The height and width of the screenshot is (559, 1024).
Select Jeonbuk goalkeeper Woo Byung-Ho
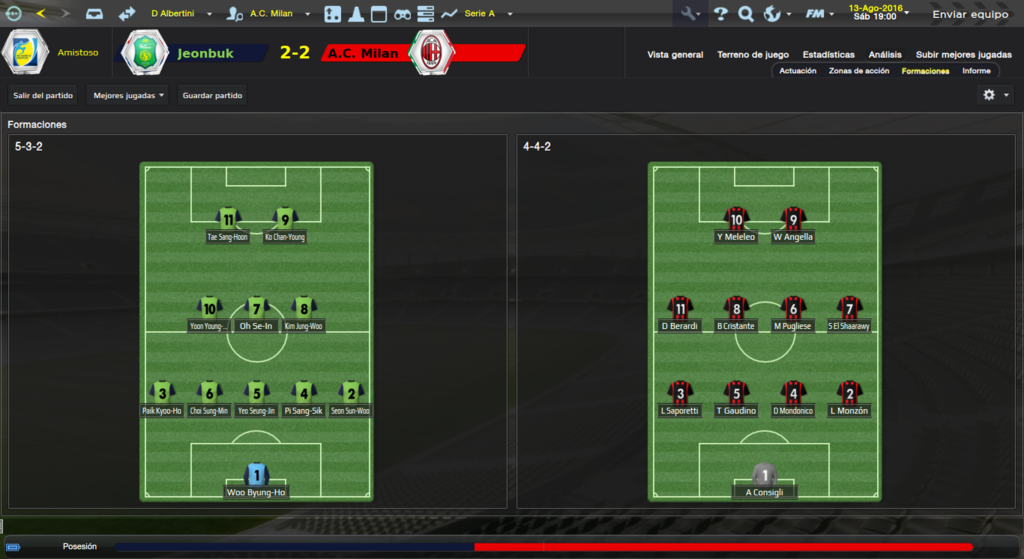tap(256, 480)
